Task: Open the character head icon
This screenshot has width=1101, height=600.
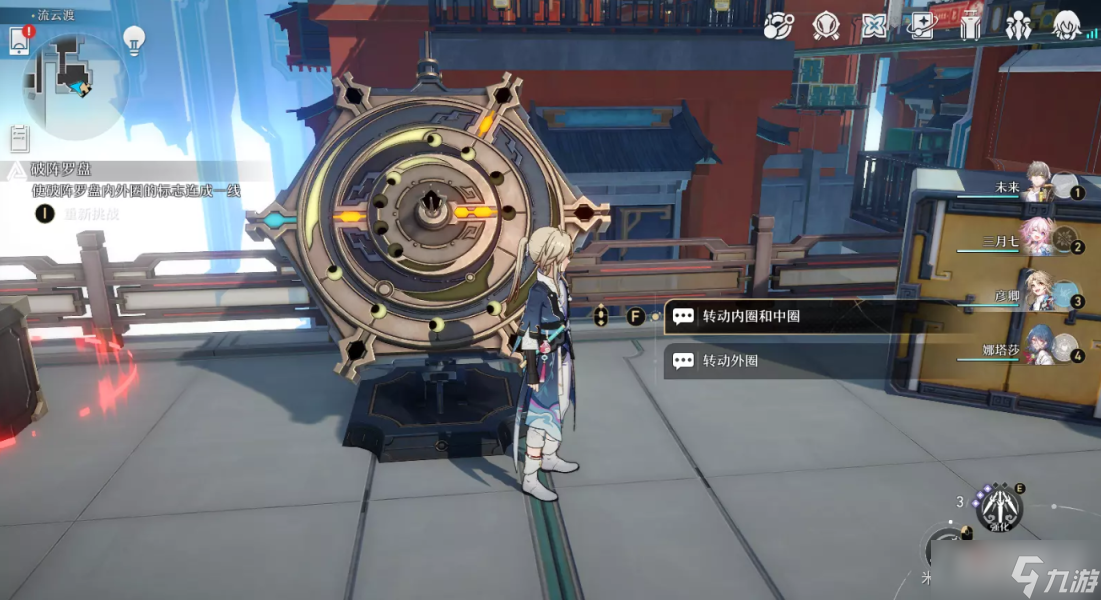Action: click(1067, 25)
